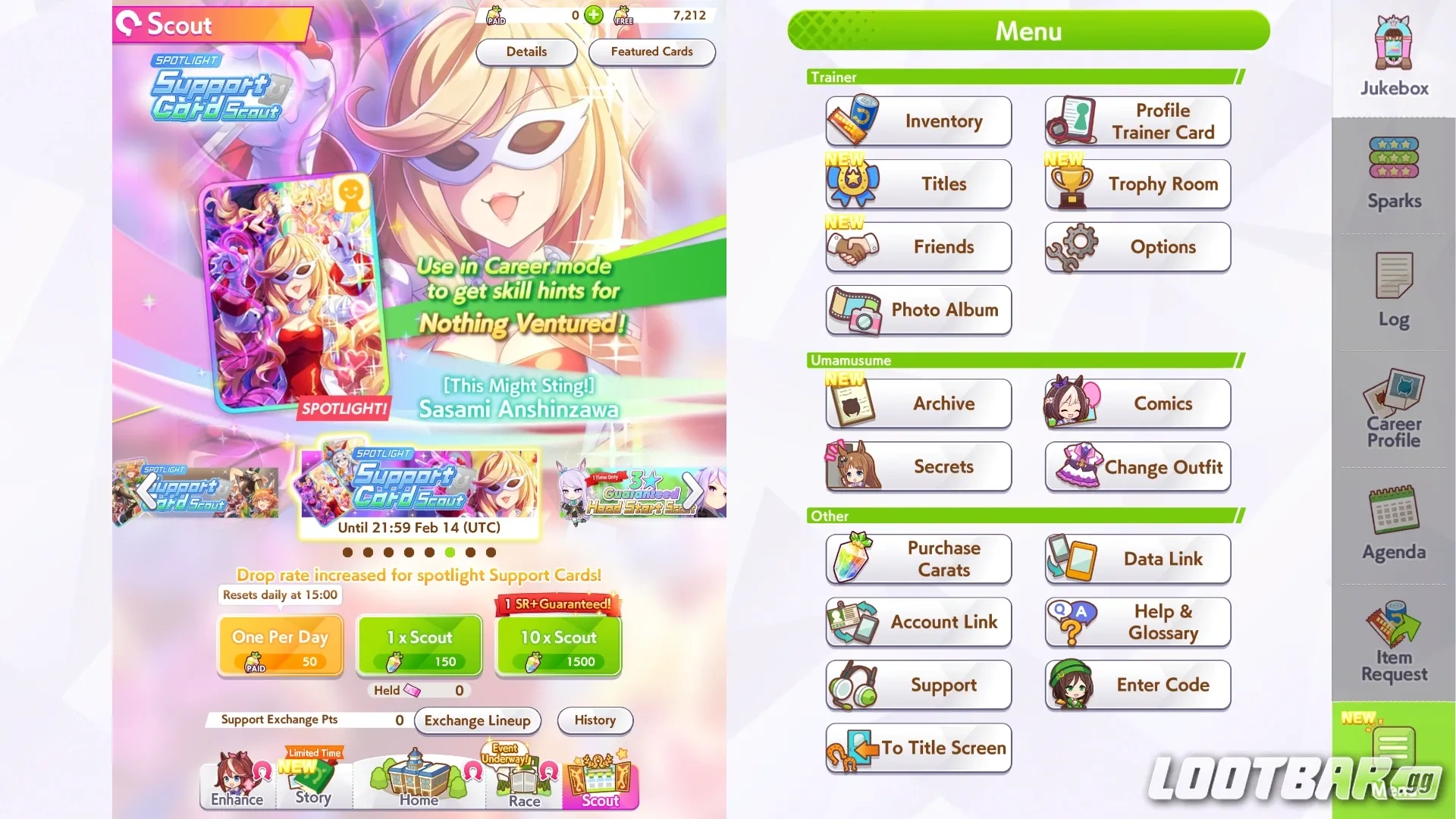Open the Featured Cards list
The image size is (1456, 819).
651,52
